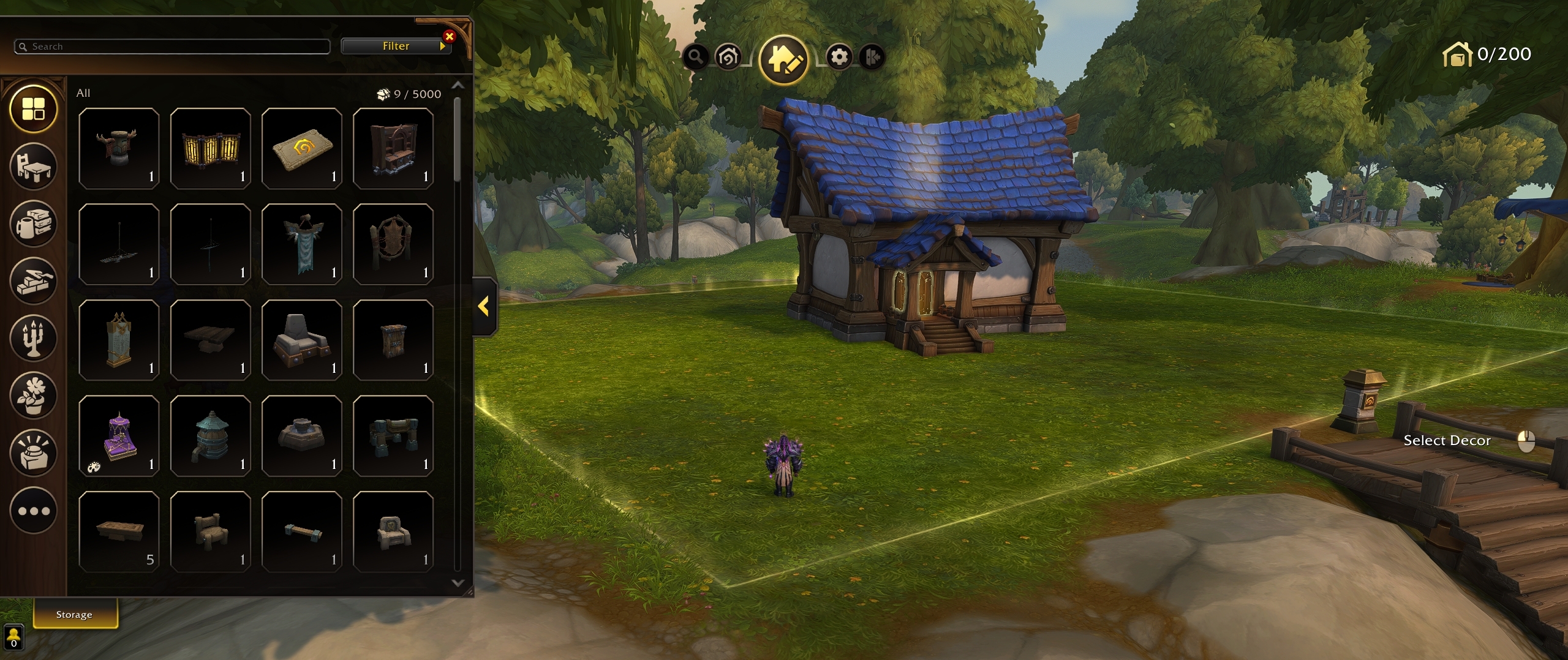
Task: Switch to the hearthstone house overview mode
Action: [x=728, y=57]
